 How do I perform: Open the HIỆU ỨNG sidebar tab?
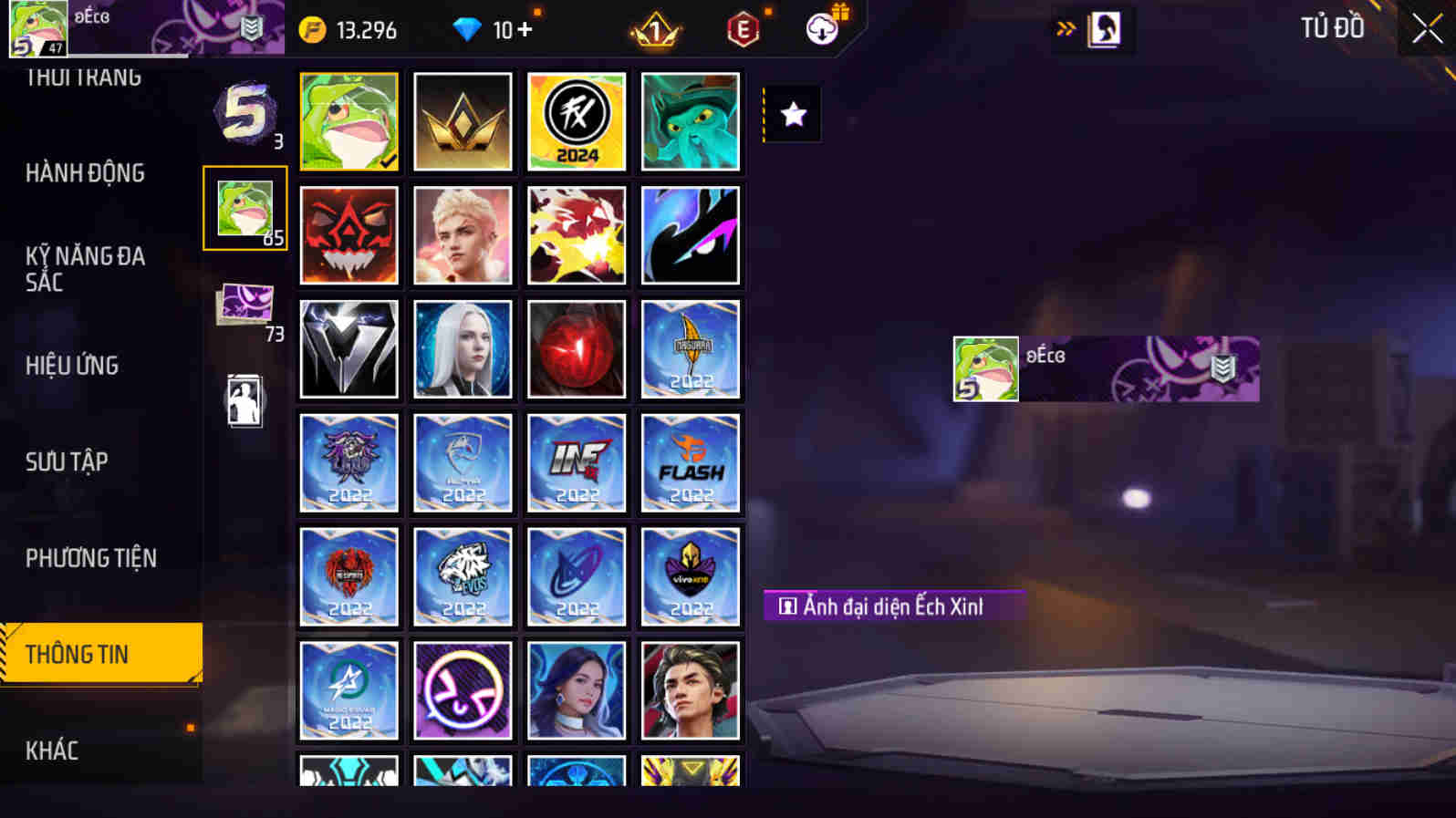71,365
